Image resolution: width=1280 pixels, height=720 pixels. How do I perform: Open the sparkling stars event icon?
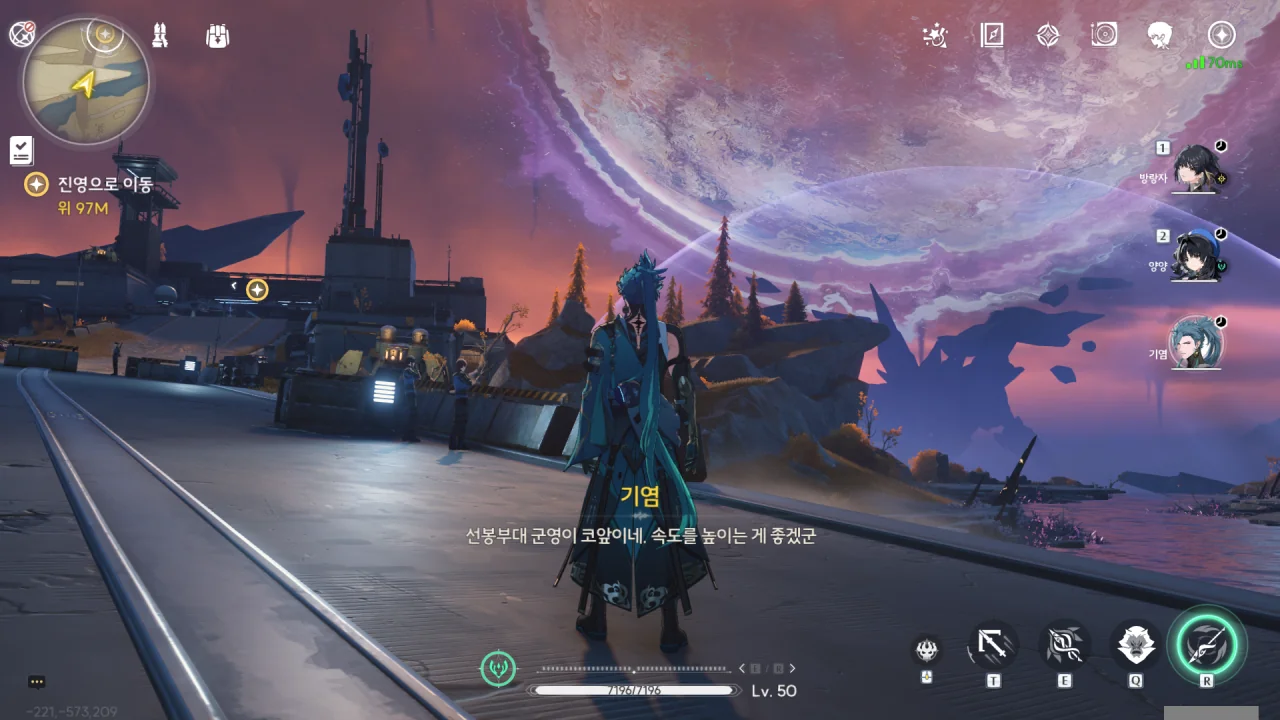934,36
